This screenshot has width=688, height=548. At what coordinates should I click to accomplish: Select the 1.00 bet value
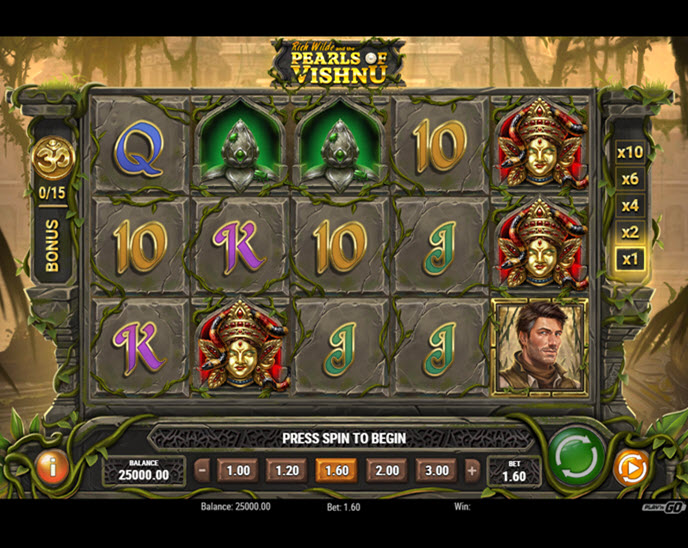pos(238,470)
